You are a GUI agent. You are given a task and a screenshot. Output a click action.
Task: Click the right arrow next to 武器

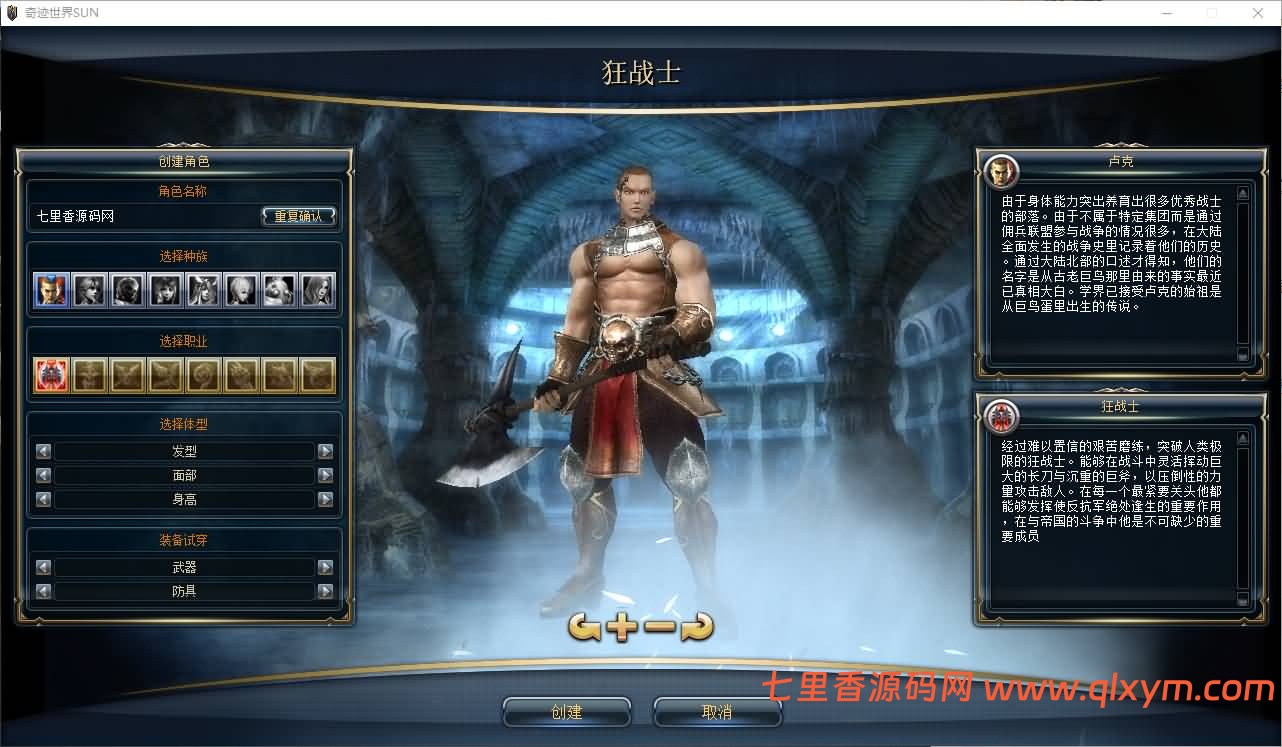(x=325, y=566)
